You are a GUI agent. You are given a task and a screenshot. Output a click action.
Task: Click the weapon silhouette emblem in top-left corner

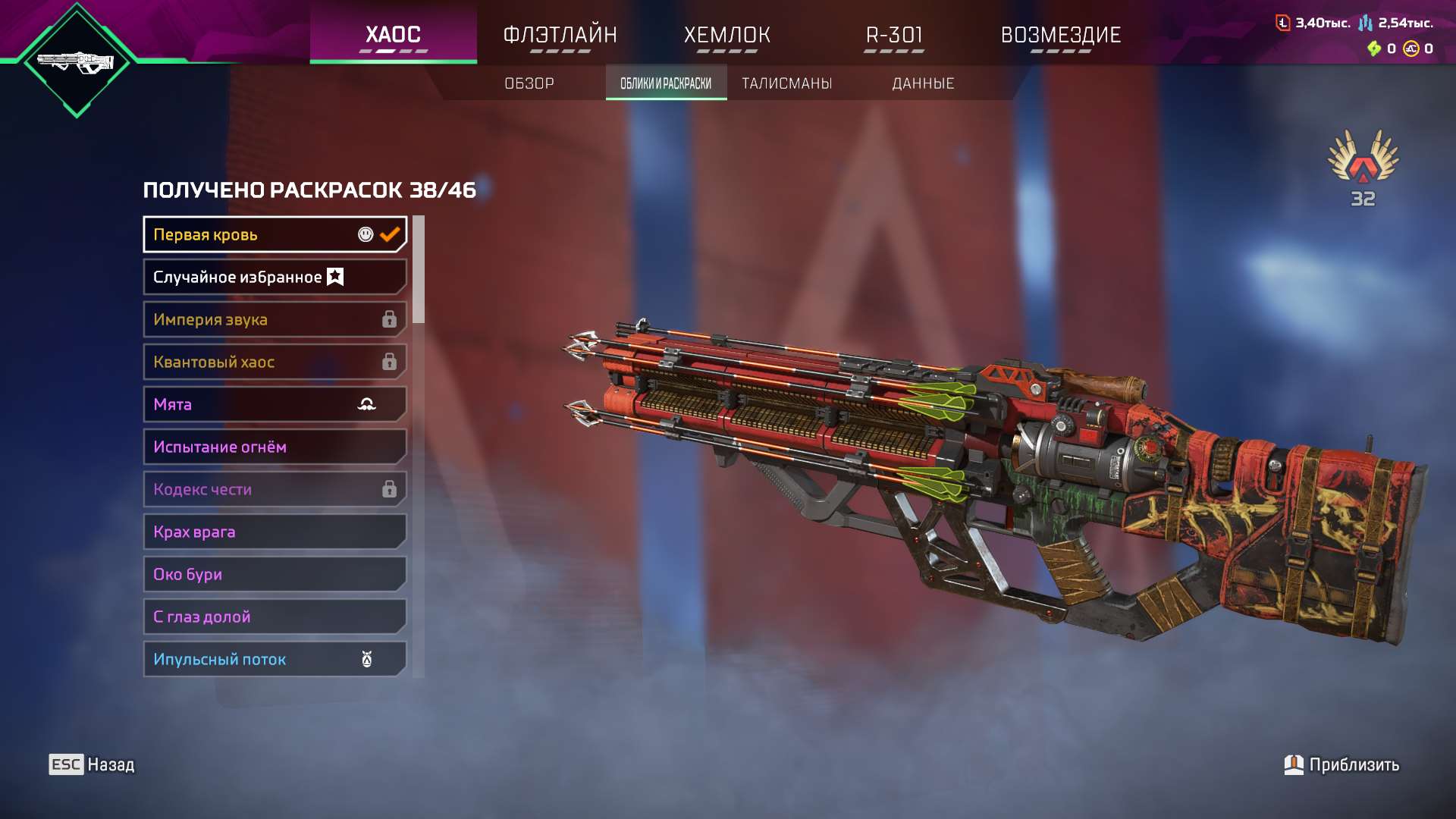coord(76,61)
